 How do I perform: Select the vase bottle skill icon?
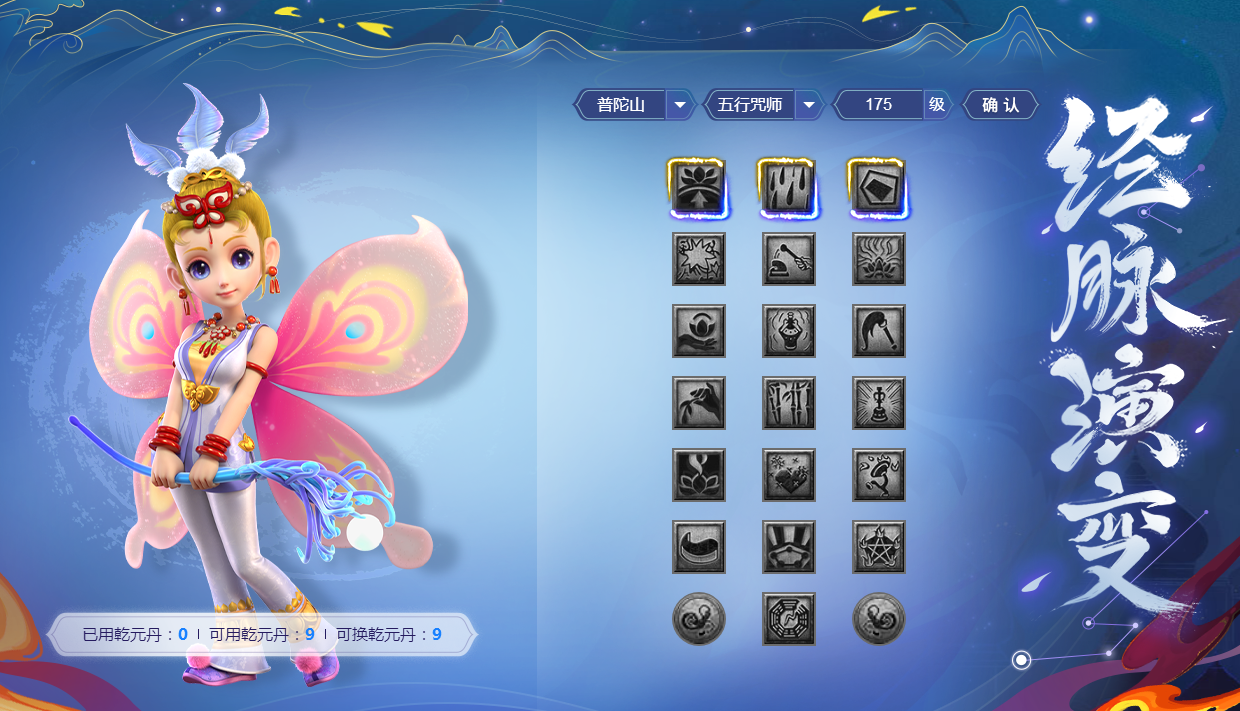pyautogui.click(x=788, y=331)
